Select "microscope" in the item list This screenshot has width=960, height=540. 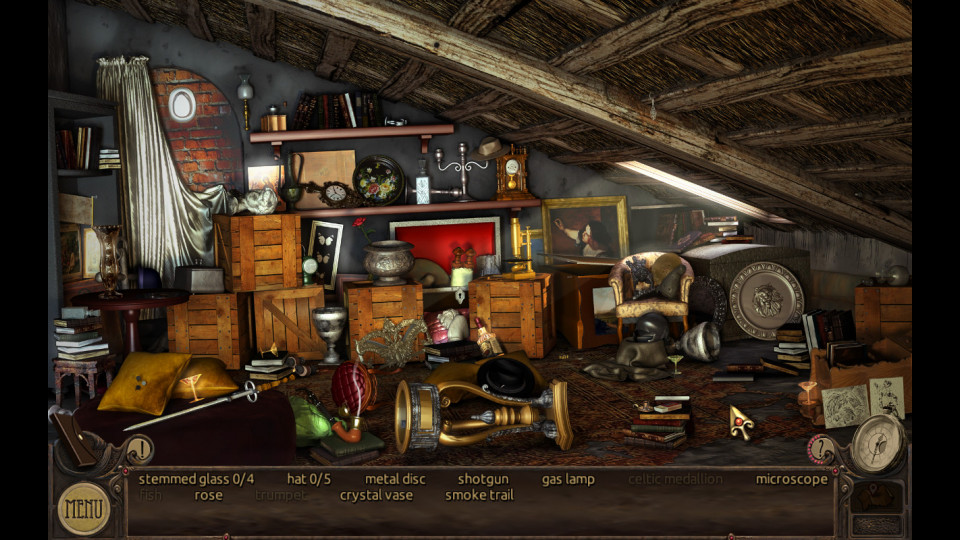coord(791,479)
